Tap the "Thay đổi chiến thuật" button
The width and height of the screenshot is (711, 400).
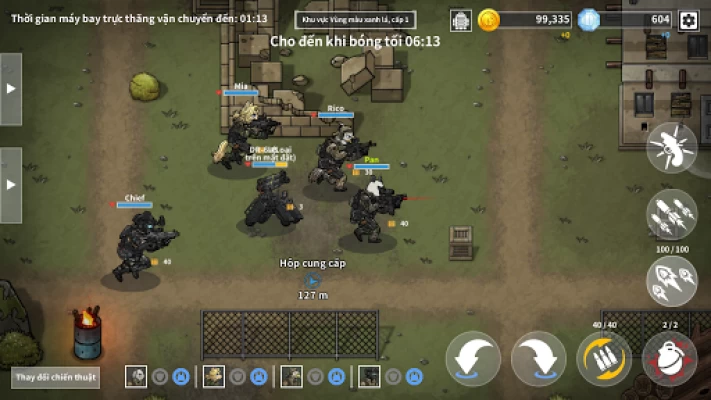pyautogui.click(x=43, y=379)
